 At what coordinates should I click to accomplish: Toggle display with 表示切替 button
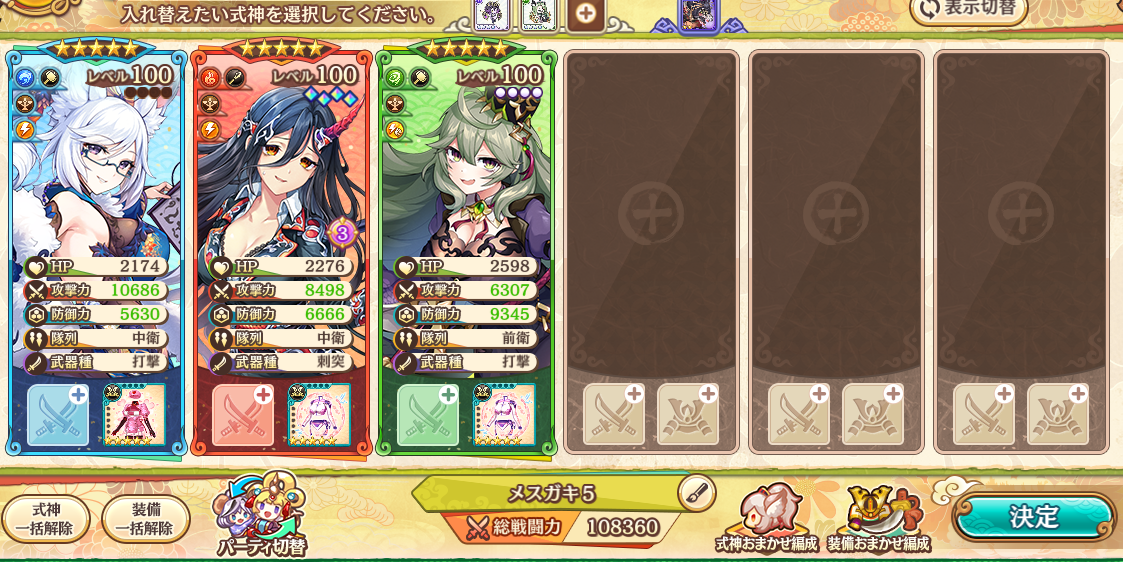tap(969, 9)
